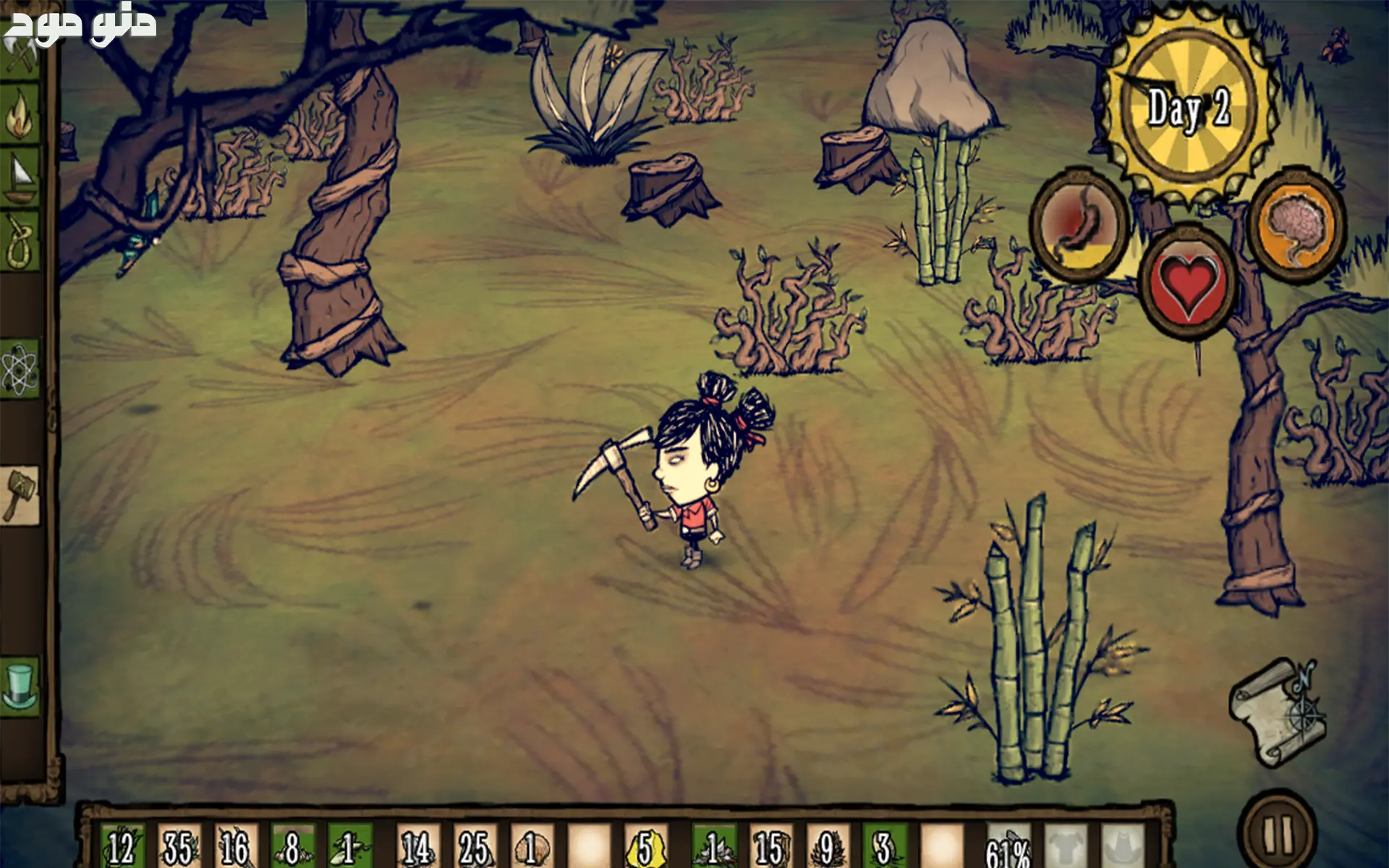
Task: Open the hammer Structures crafting tab
Action: (x=20, y=495)
